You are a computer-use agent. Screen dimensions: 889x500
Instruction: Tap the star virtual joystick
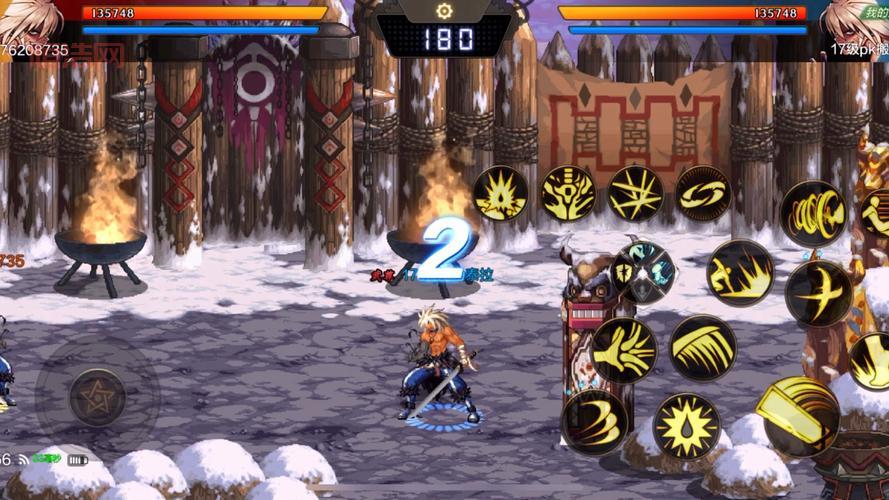tap(97, 397)
